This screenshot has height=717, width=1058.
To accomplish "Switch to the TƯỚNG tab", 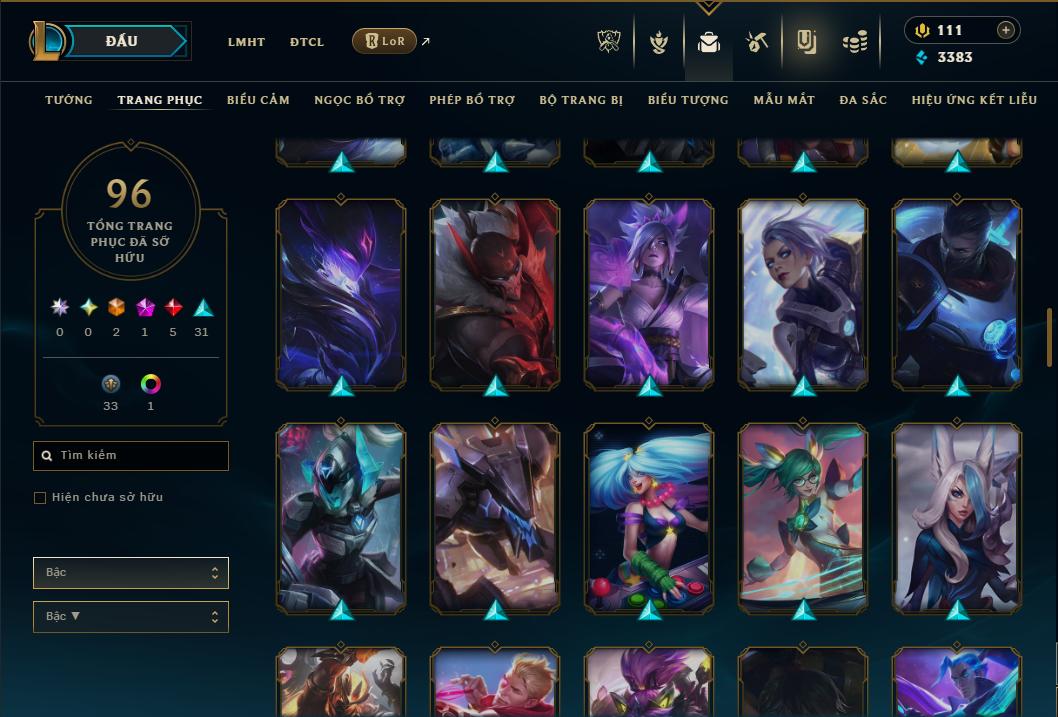I will [69, 100].
